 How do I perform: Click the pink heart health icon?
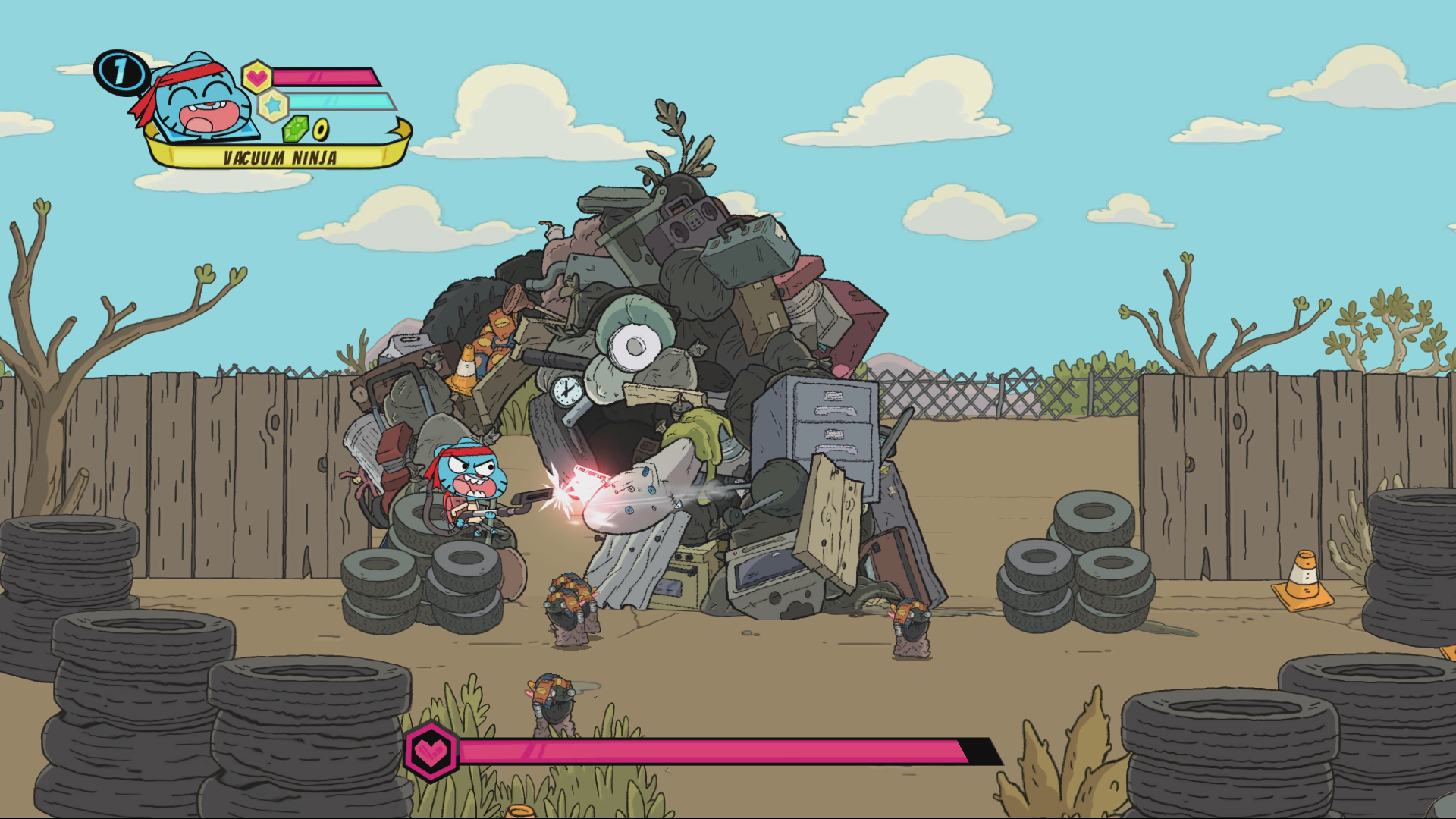[x=258, y=76]
